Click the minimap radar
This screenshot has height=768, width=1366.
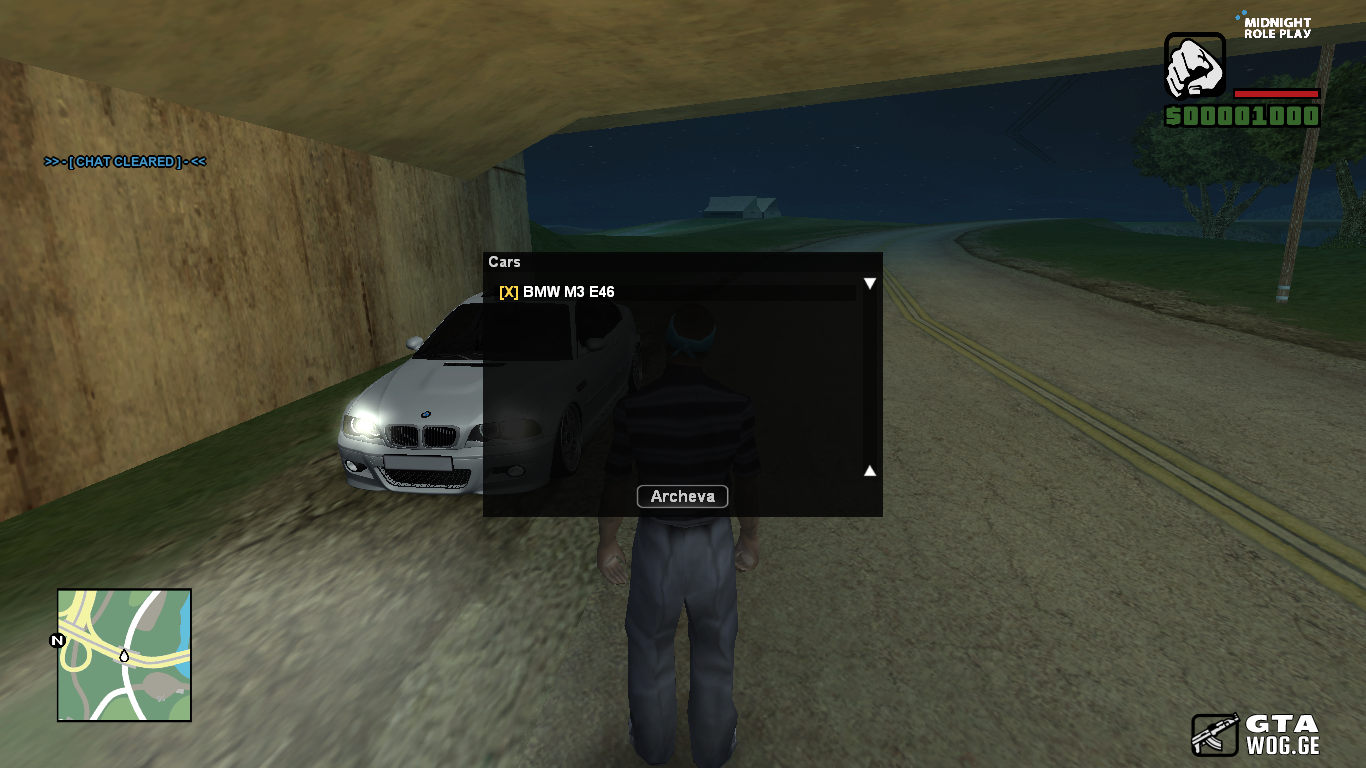[124, 655]
